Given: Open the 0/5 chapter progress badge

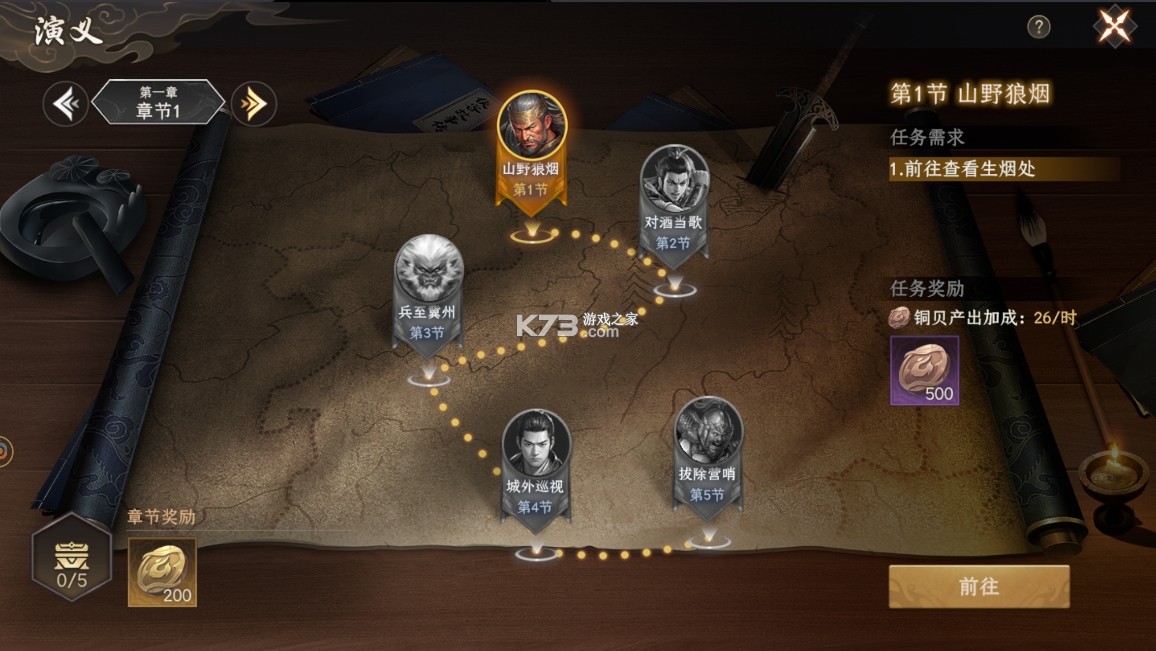Looking at the screenshot, I should point(71,557).
